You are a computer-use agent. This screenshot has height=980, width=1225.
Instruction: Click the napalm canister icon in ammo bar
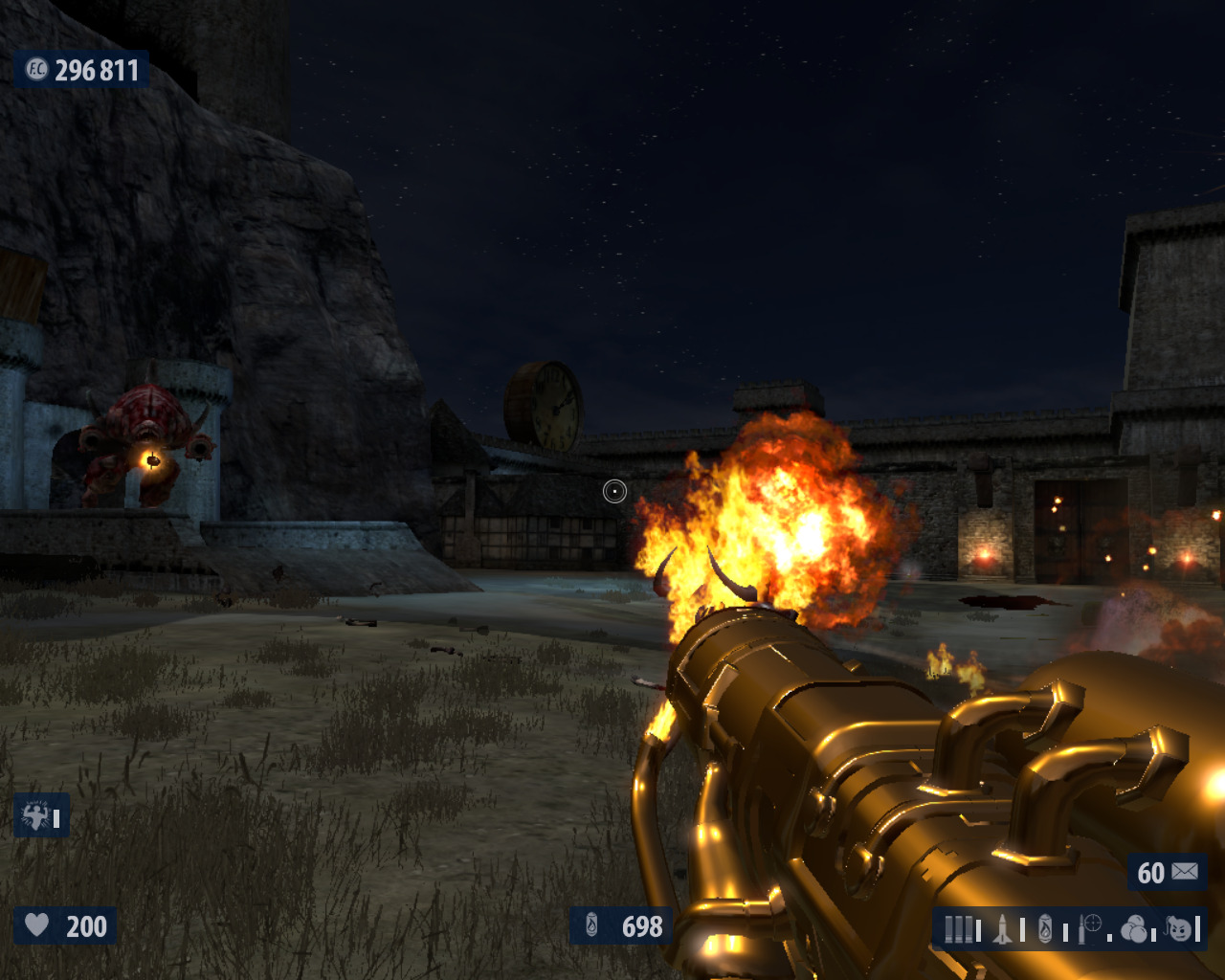pos(1046,929)
